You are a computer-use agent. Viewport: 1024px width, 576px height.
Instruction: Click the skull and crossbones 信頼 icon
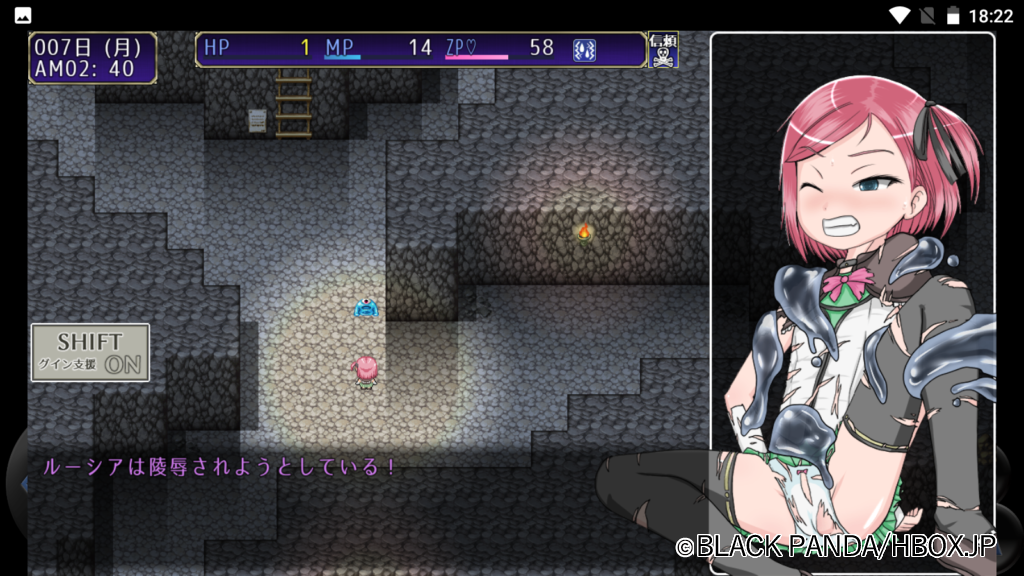click(663, 50)
